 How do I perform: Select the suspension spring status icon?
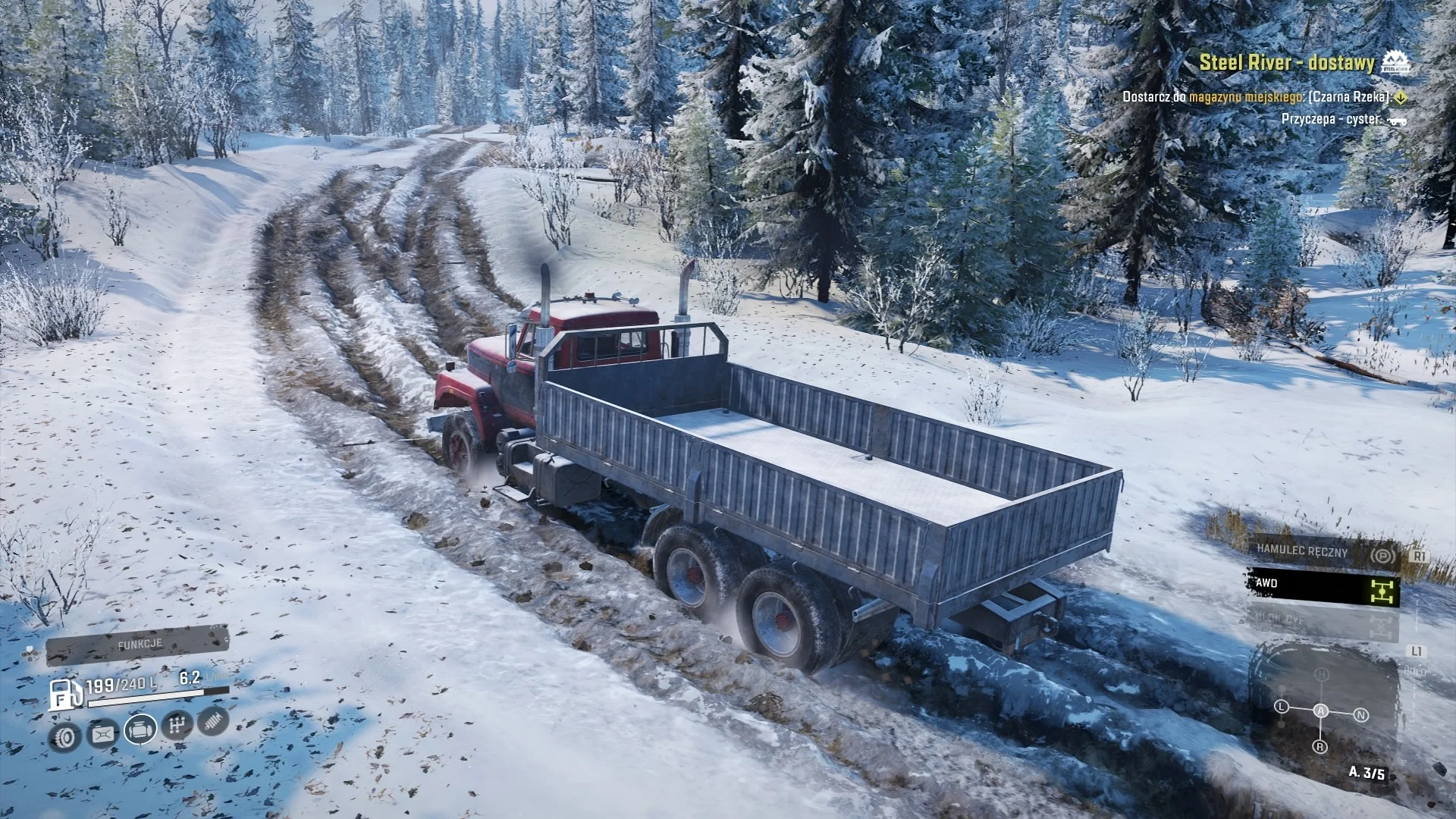213,721
